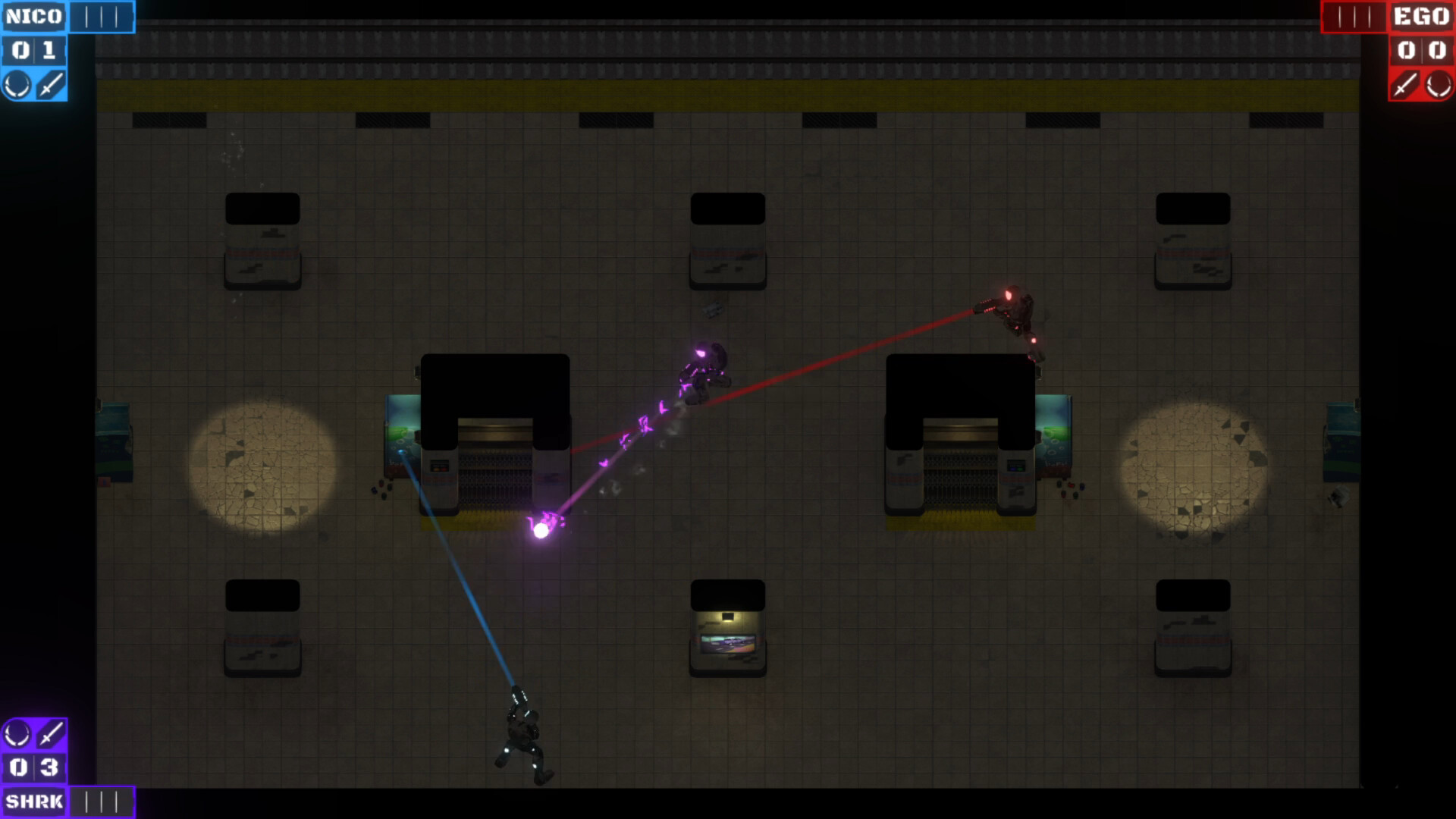1456x819 pixels.
Task: Click the NICO nameplate
Action: [34, 16]
